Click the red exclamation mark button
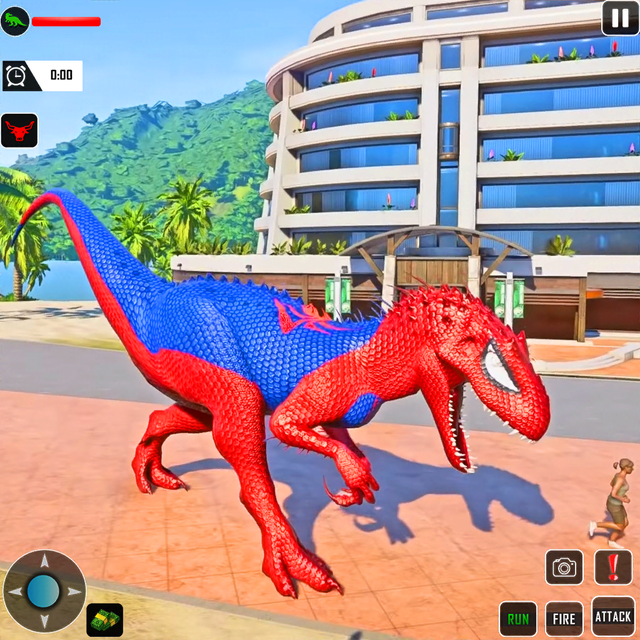This screenshot has width=640, height=640. (612, 567)
